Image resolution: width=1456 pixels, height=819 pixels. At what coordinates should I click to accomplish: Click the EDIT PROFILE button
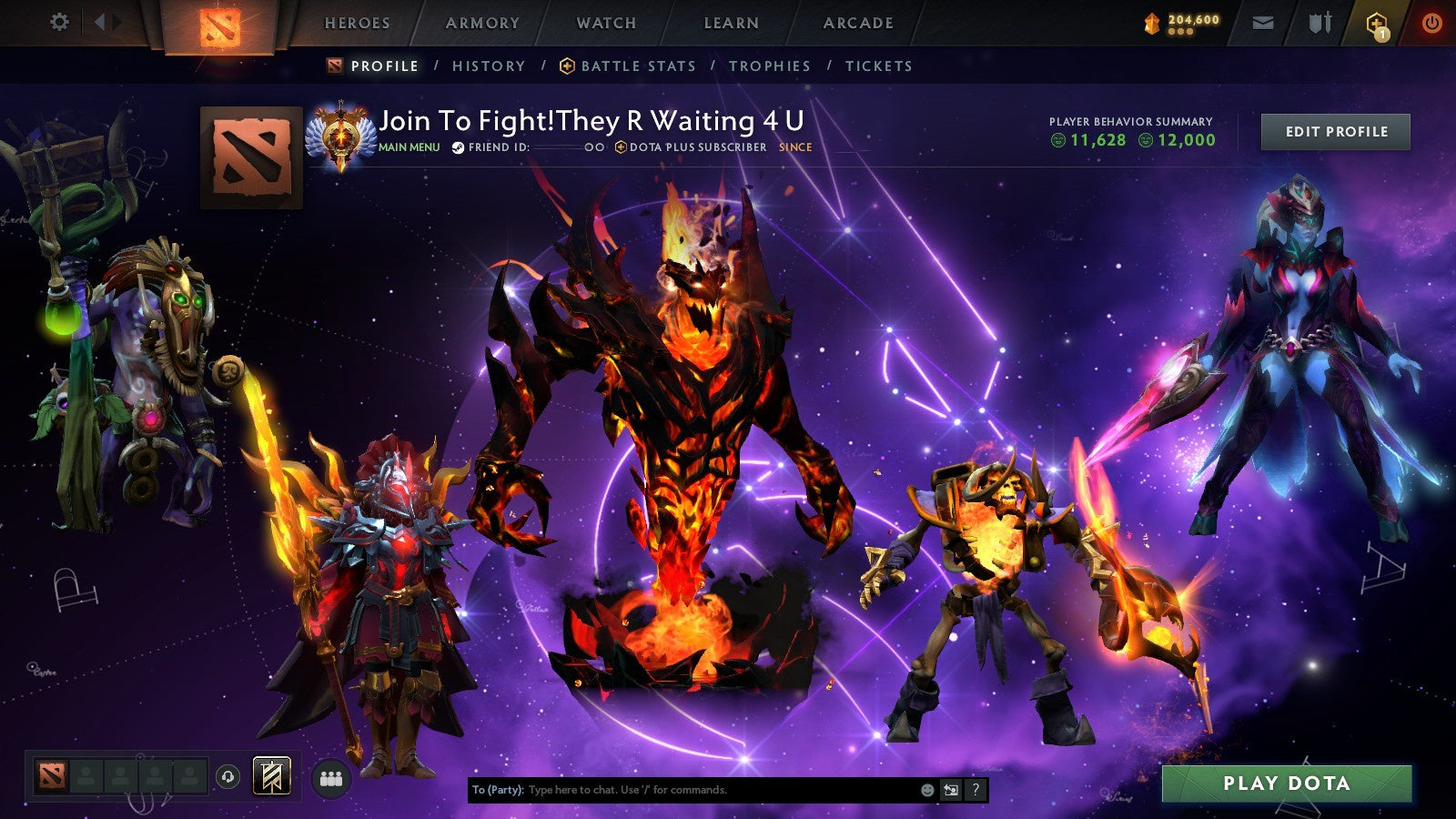(1335, 131)
